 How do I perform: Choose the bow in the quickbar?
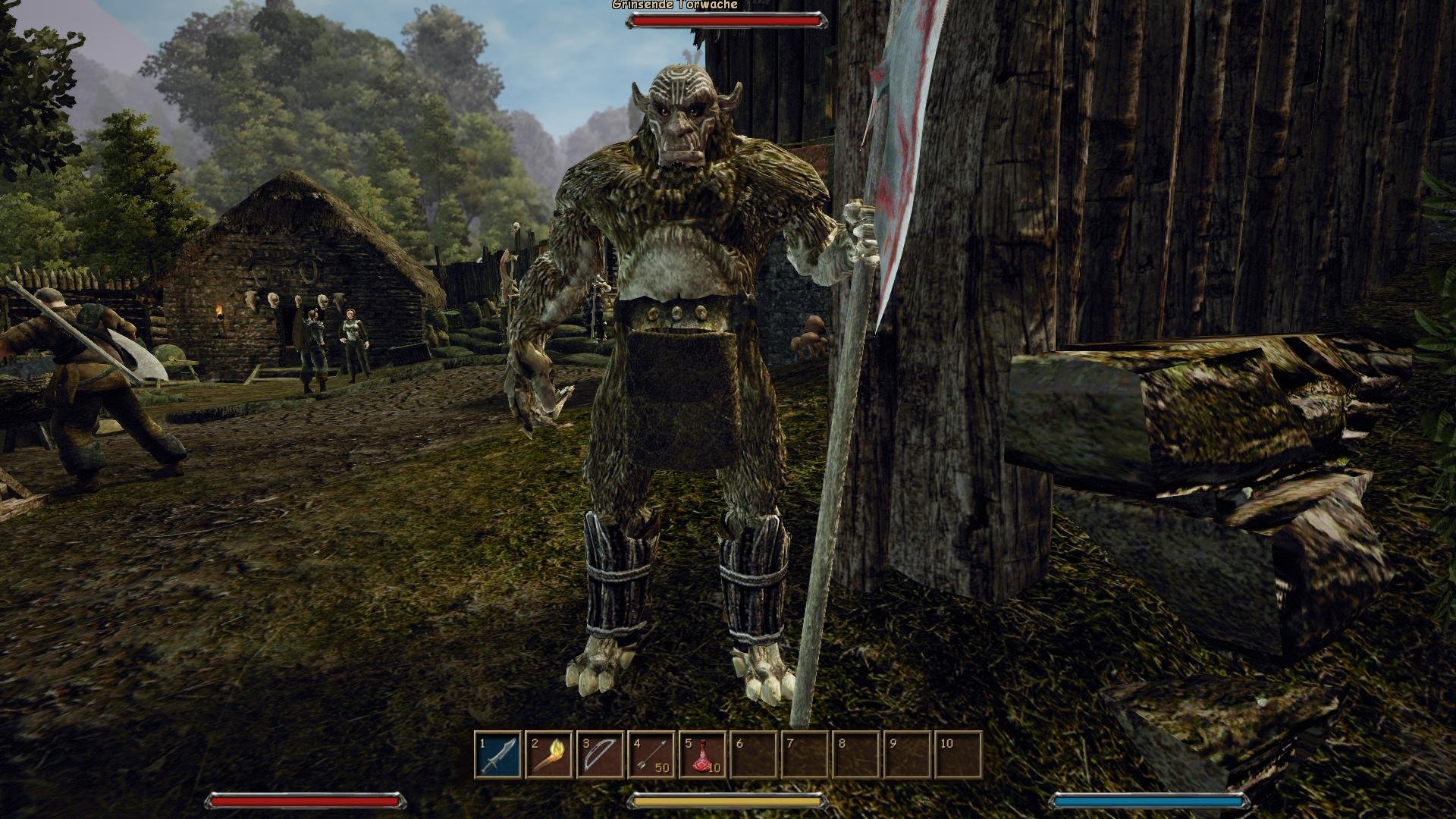click(x=600, y=755)
